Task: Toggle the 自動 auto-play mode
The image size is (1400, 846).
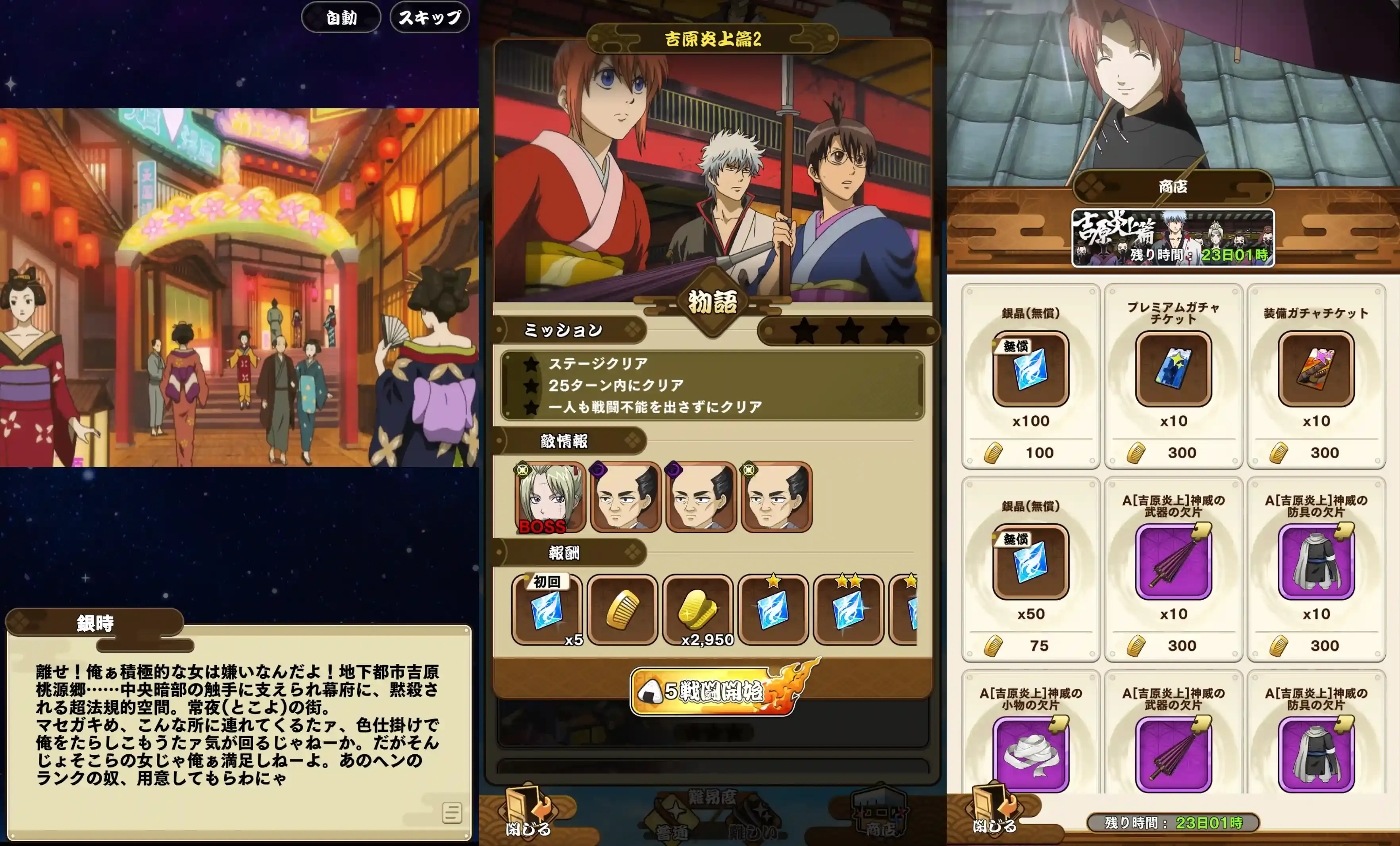Action: (341, 17)
